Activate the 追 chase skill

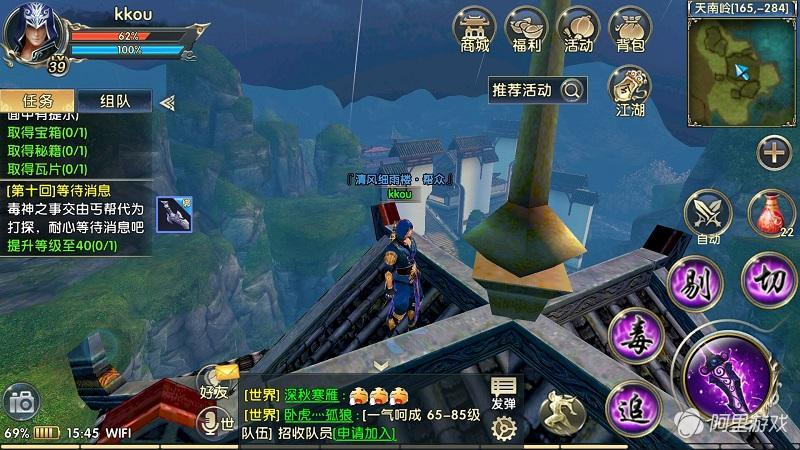(x=634, y=406)
